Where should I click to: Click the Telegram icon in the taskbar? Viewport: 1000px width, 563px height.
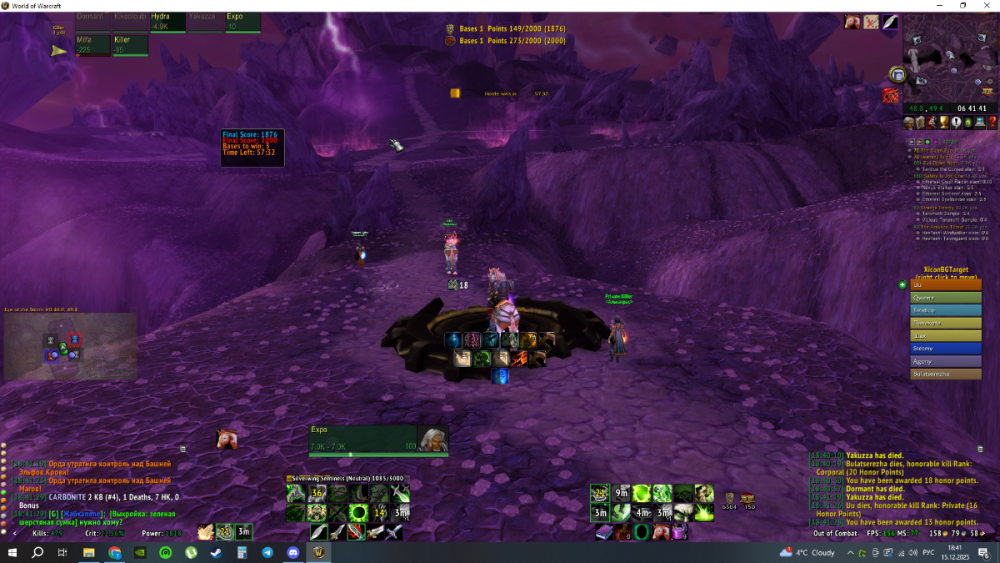pos(268,552)
